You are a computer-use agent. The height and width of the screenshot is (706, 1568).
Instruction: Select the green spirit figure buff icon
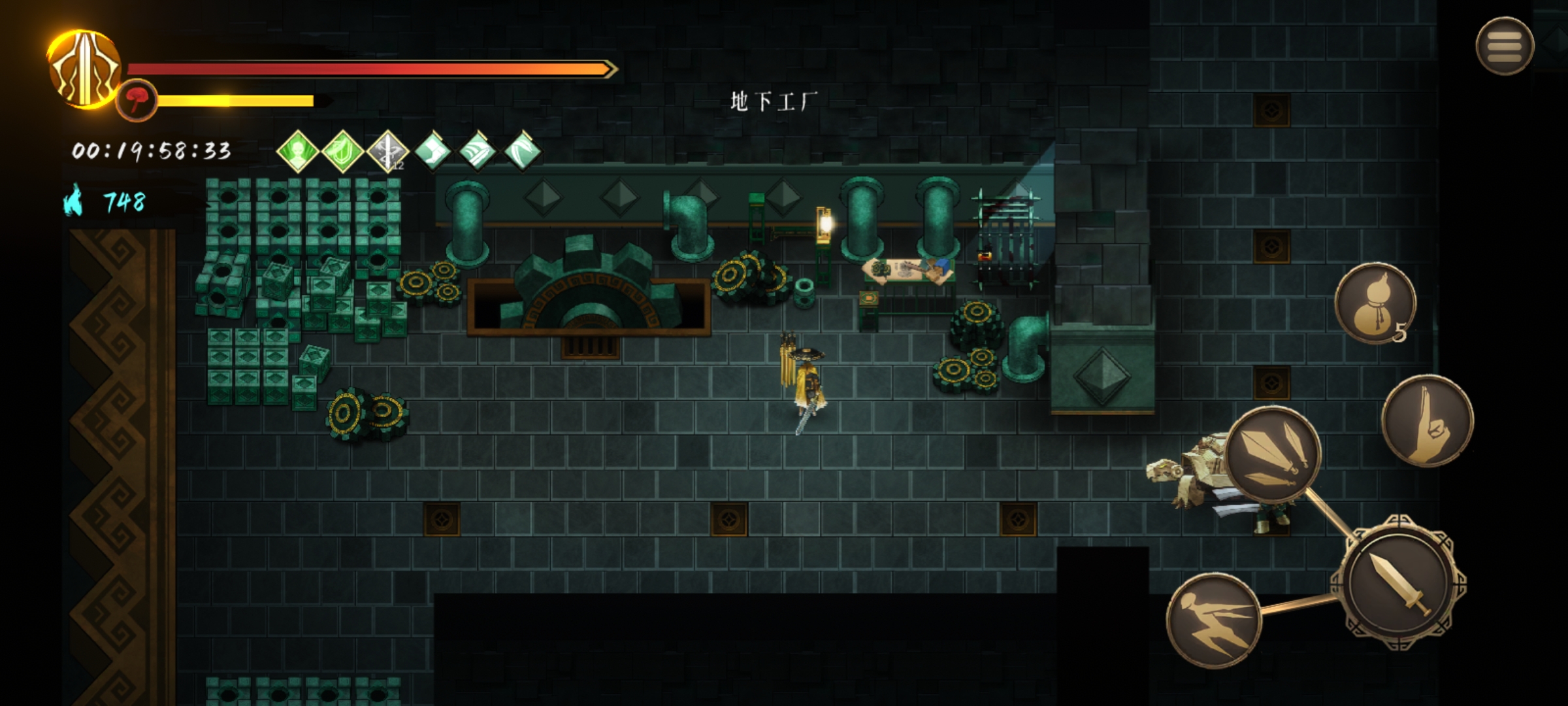[298, 152]
